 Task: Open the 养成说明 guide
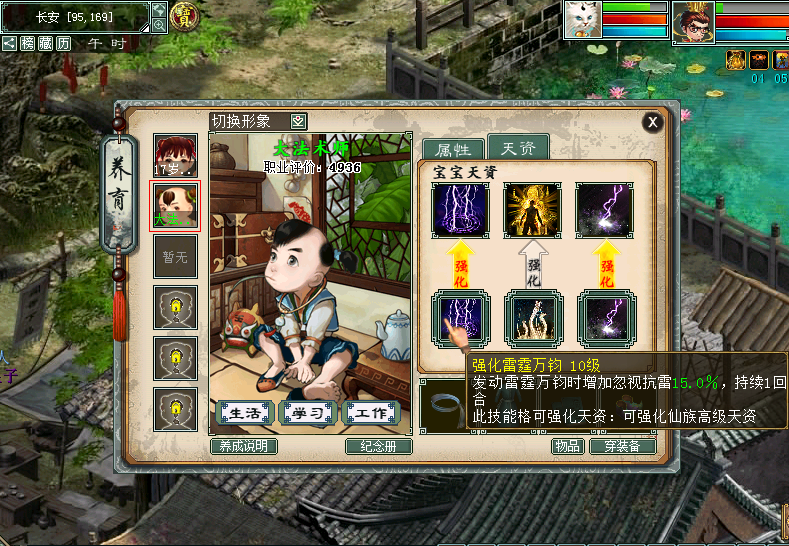244,446
